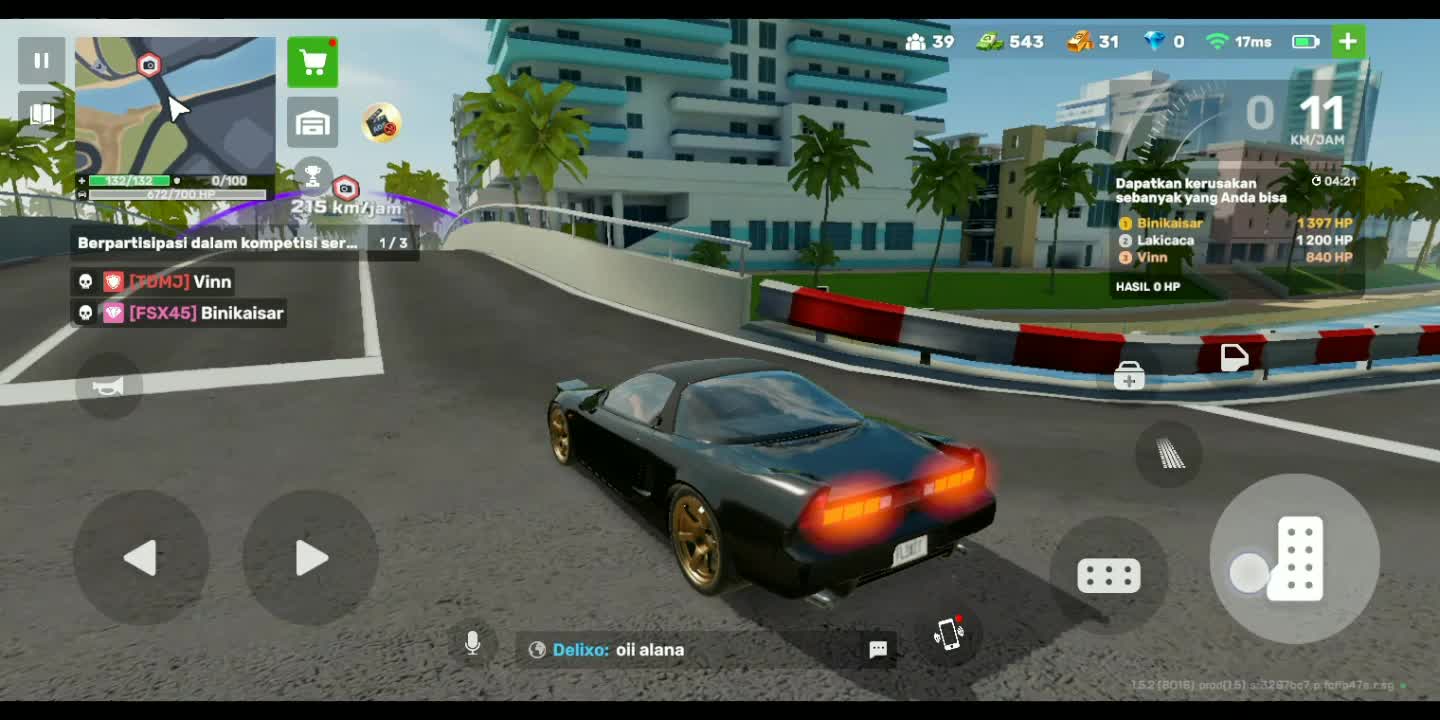Tap the car door exit icon
This screenshot has width=1440, height=720.
tap(1235, 357)
